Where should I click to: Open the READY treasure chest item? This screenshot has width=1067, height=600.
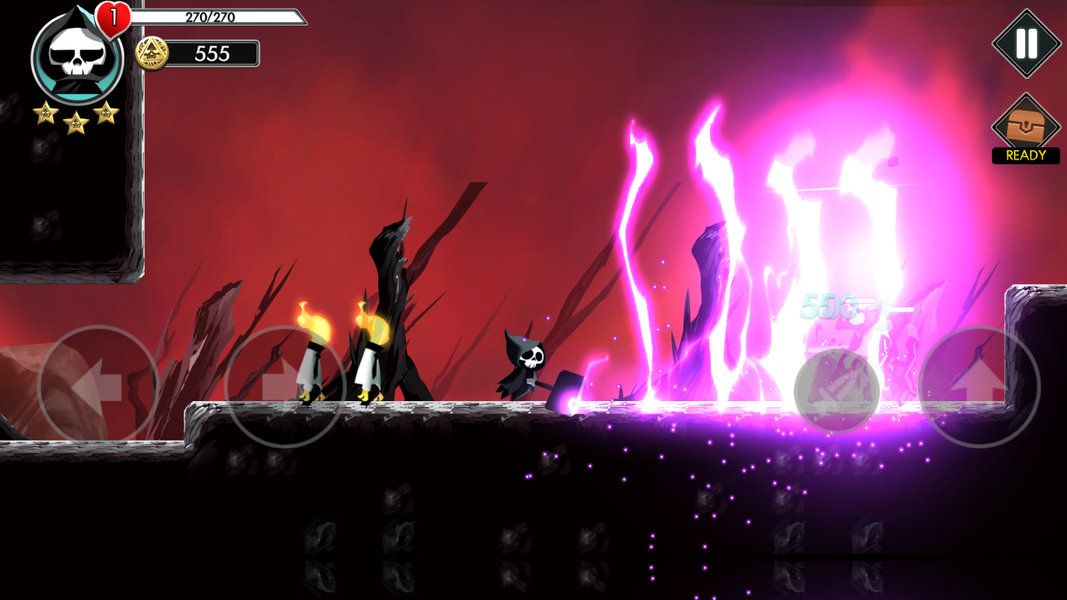pos(1025,128)
